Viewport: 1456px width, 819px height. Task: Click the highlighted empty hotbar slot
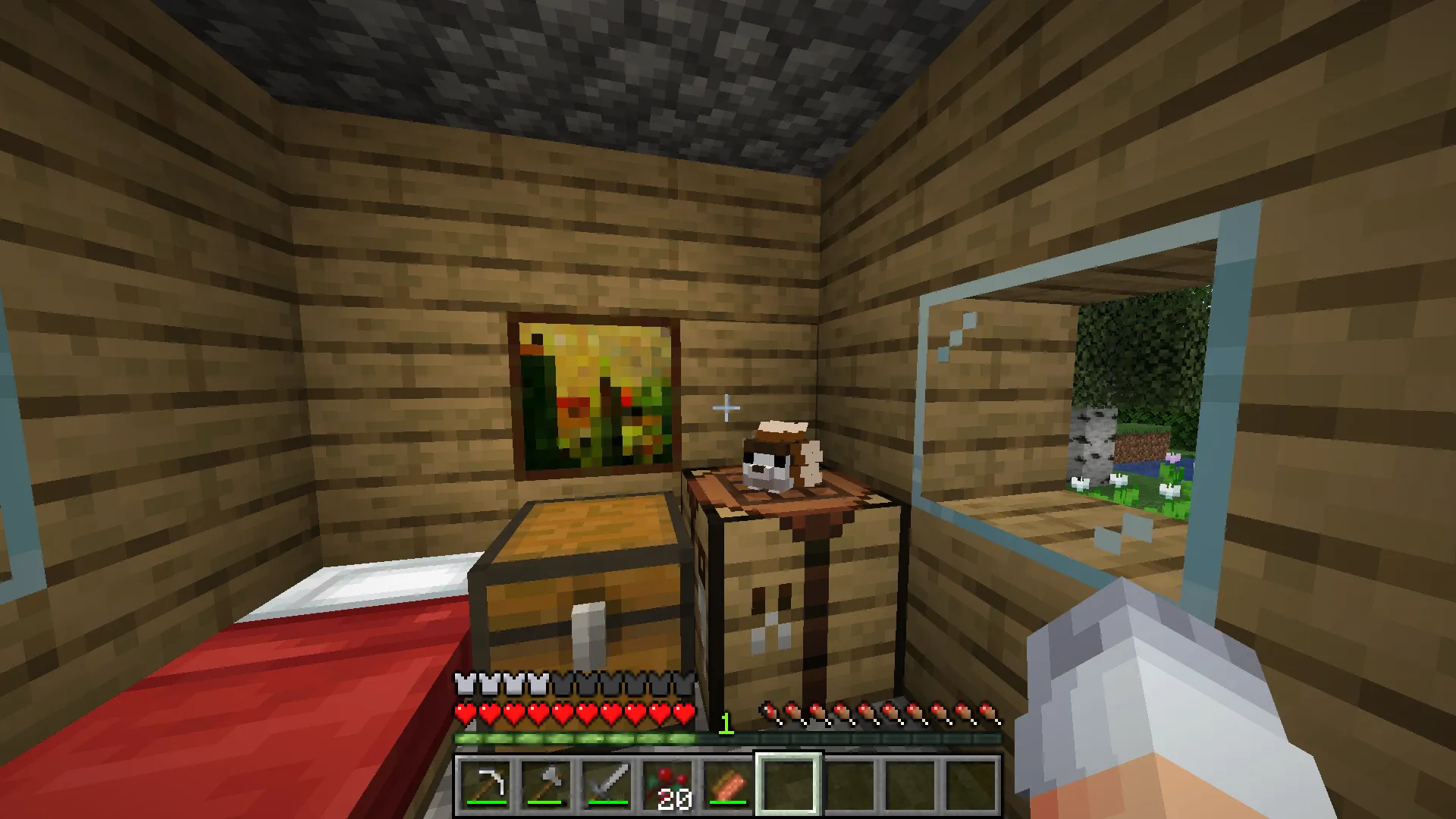click(x=789, y=785)
